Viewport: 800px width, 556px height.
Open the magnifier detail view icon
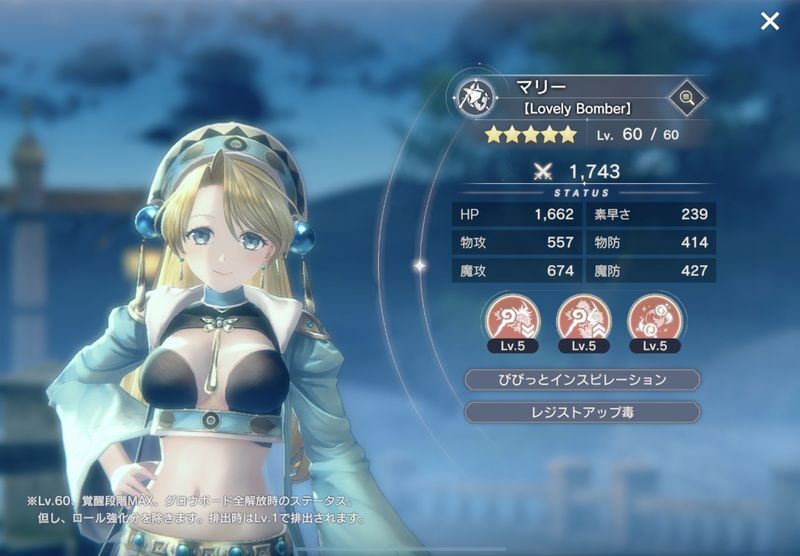tap(686, 98)
